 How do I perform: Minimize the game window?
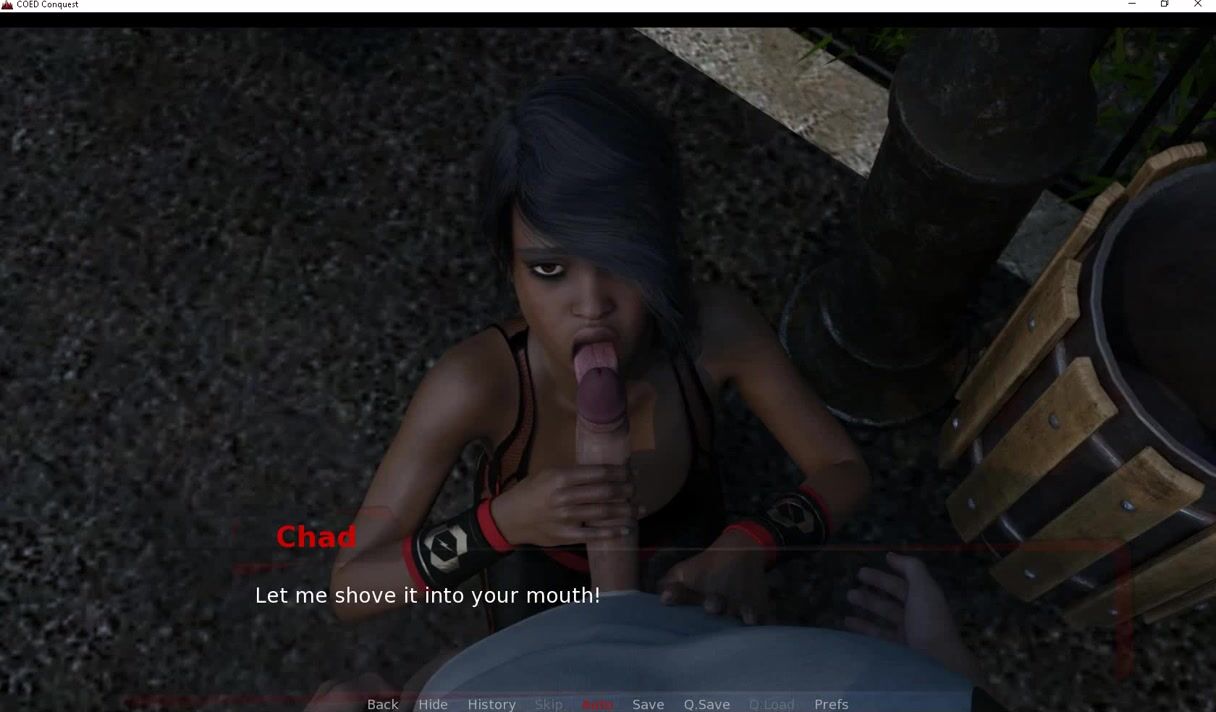tap(1132, 5)
